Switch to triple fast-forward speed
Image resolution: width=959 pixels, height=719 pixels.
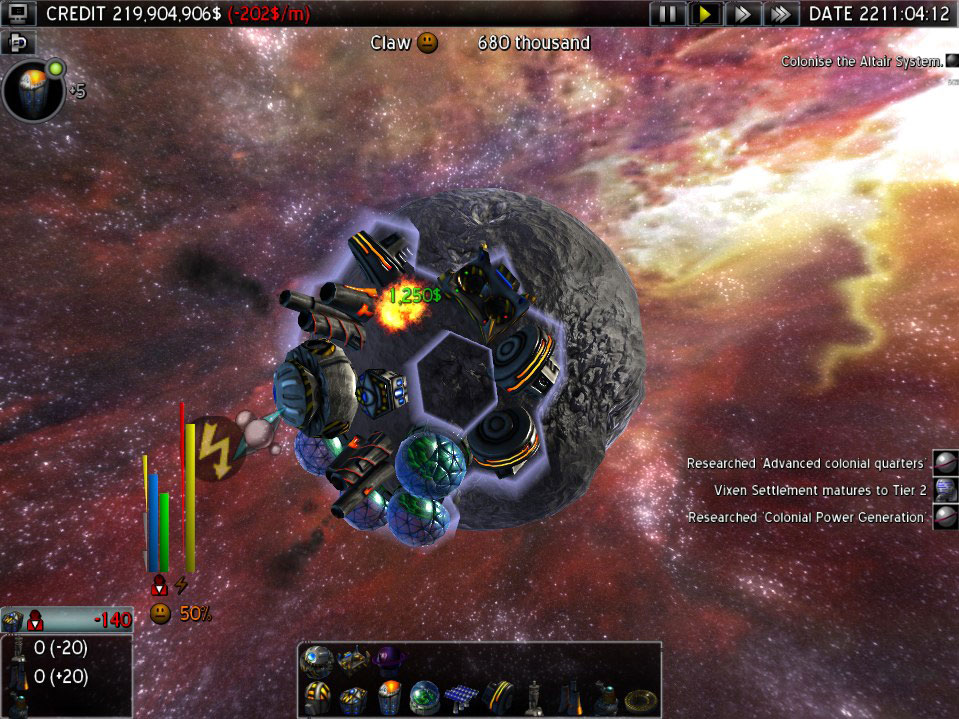[x=781, y=14]
